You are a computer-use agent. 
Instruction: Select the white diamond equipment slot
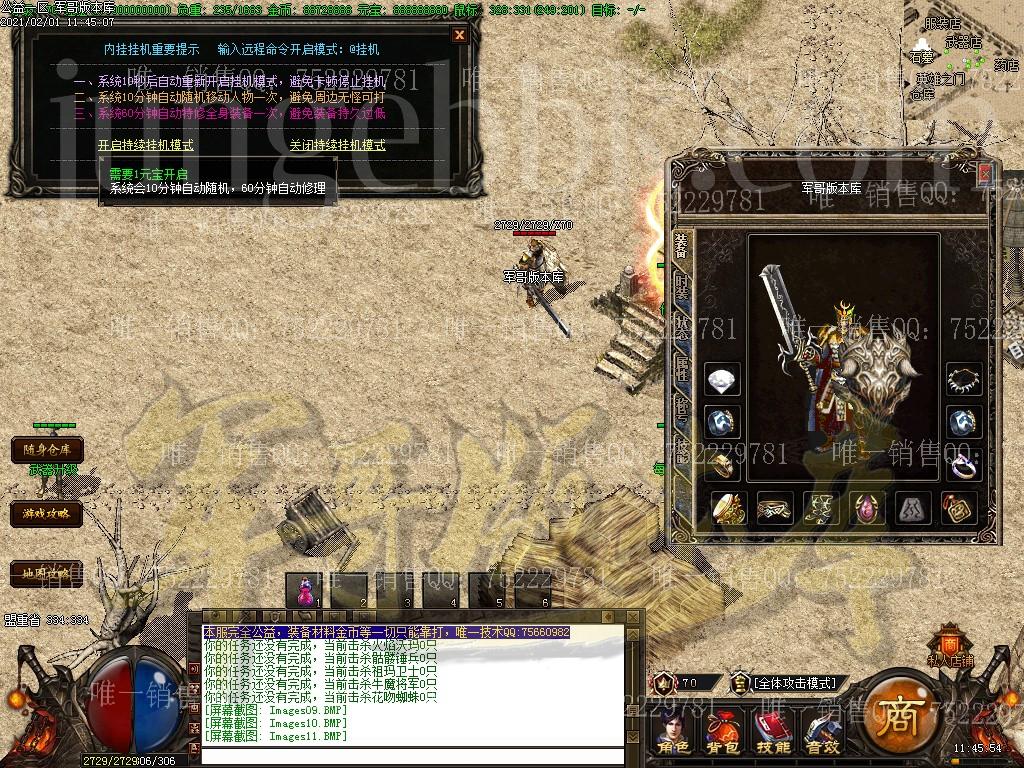722,380
